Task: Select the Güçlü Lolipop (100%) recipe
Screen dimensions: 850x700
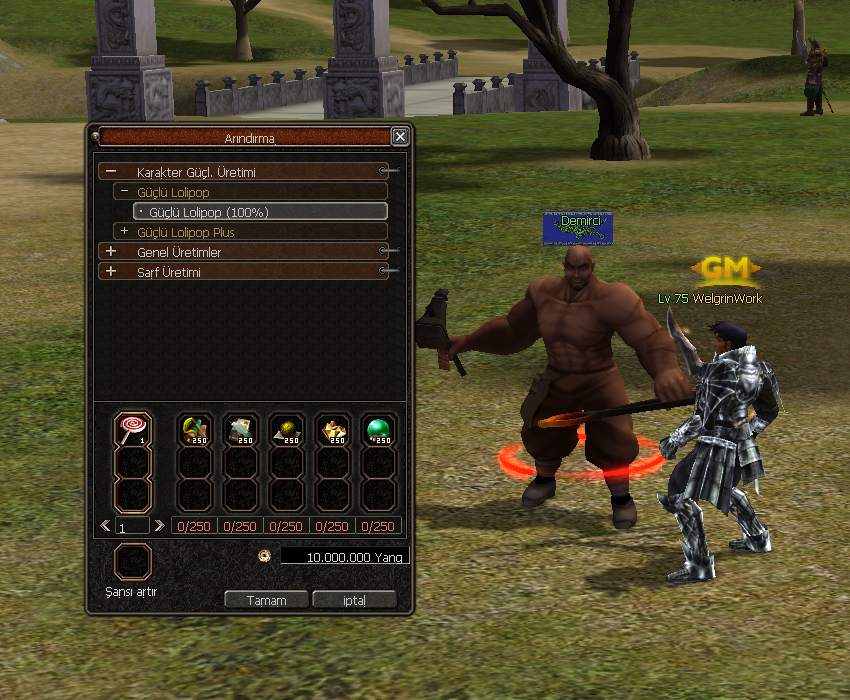Action: 260,212
